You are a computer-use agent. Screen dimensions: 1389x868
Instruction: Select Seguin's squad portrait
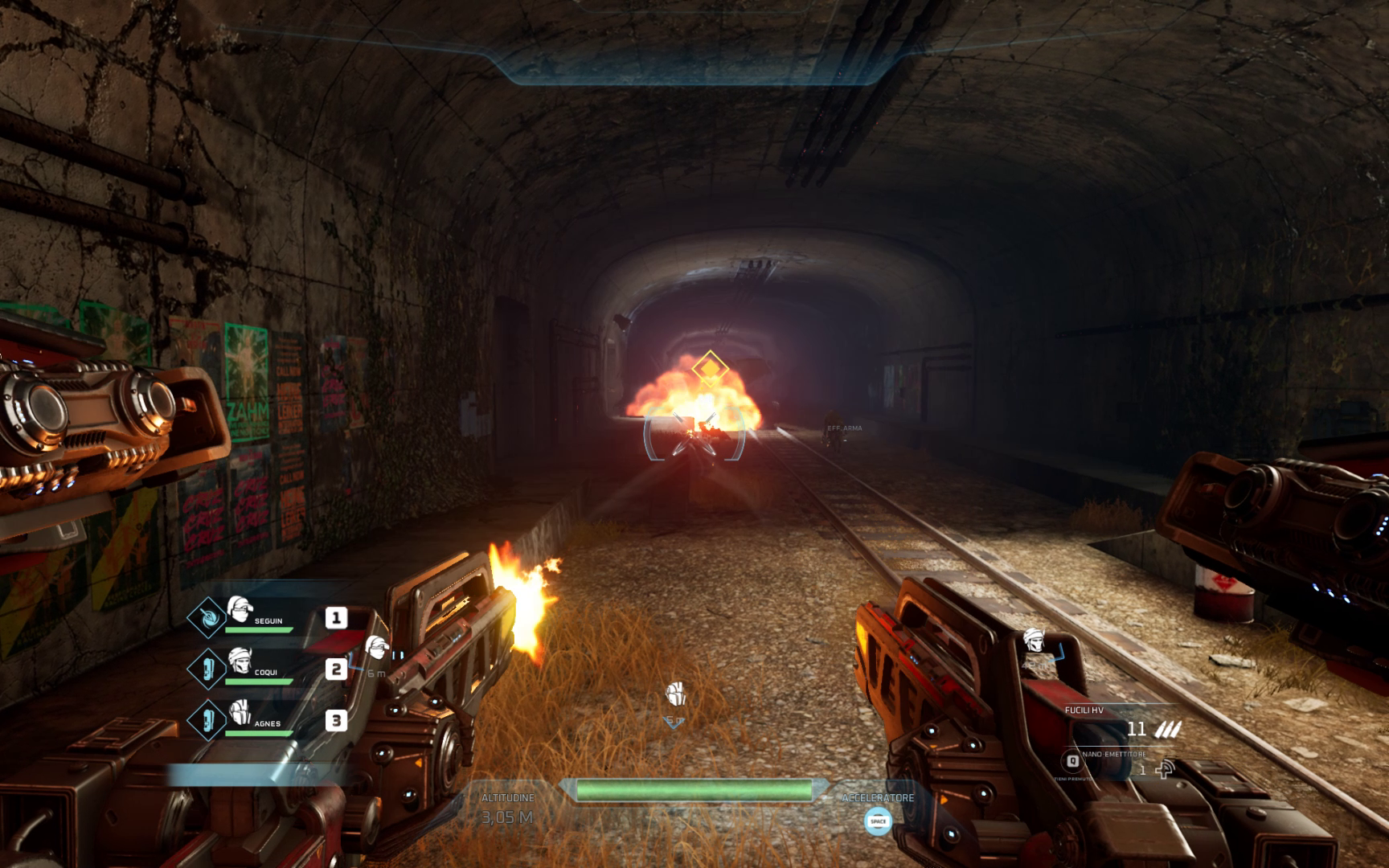[240, 608]
